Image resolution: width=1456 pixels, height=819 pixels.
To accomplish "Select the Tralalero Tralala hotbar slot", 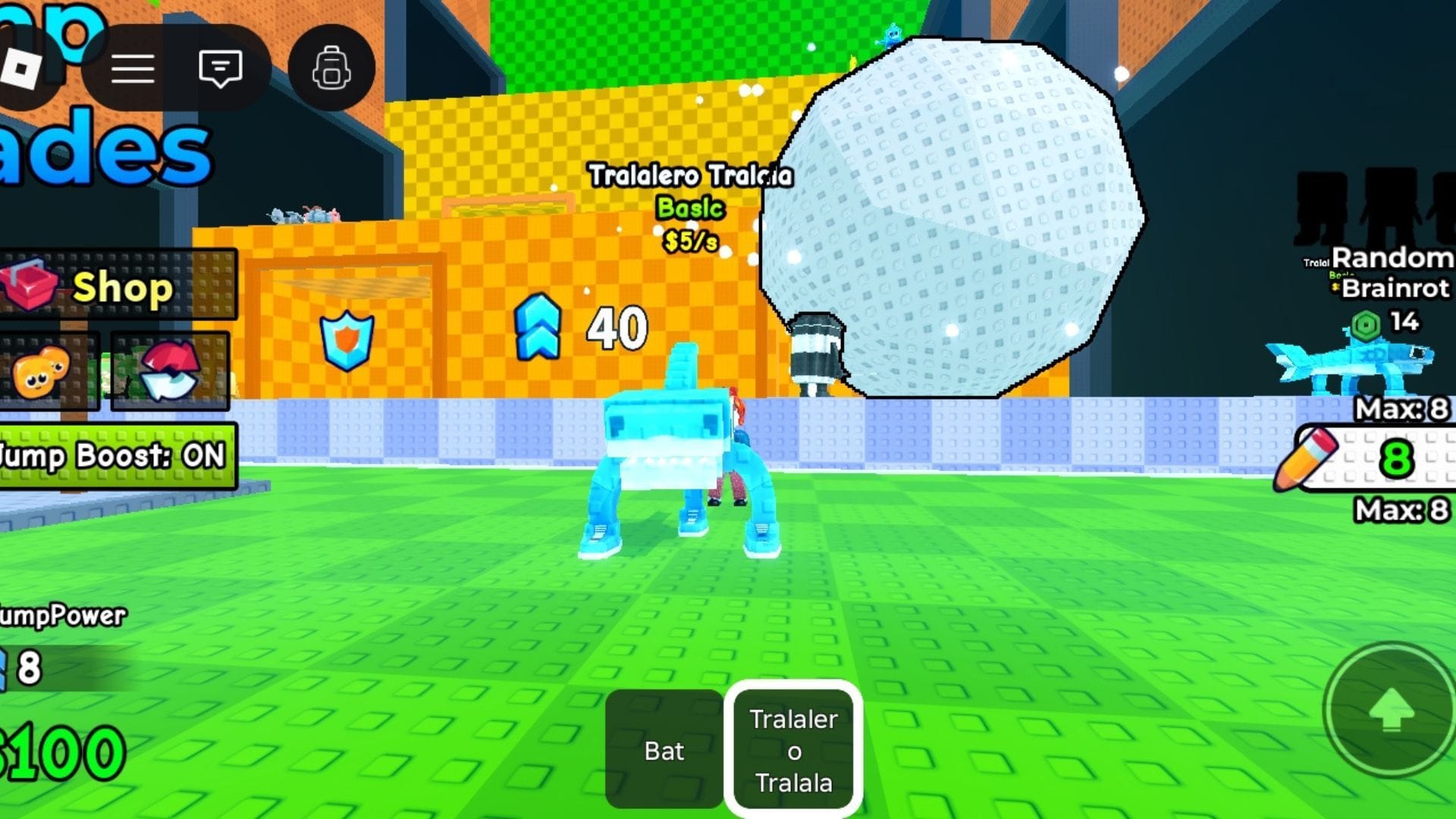I will 793,749.
